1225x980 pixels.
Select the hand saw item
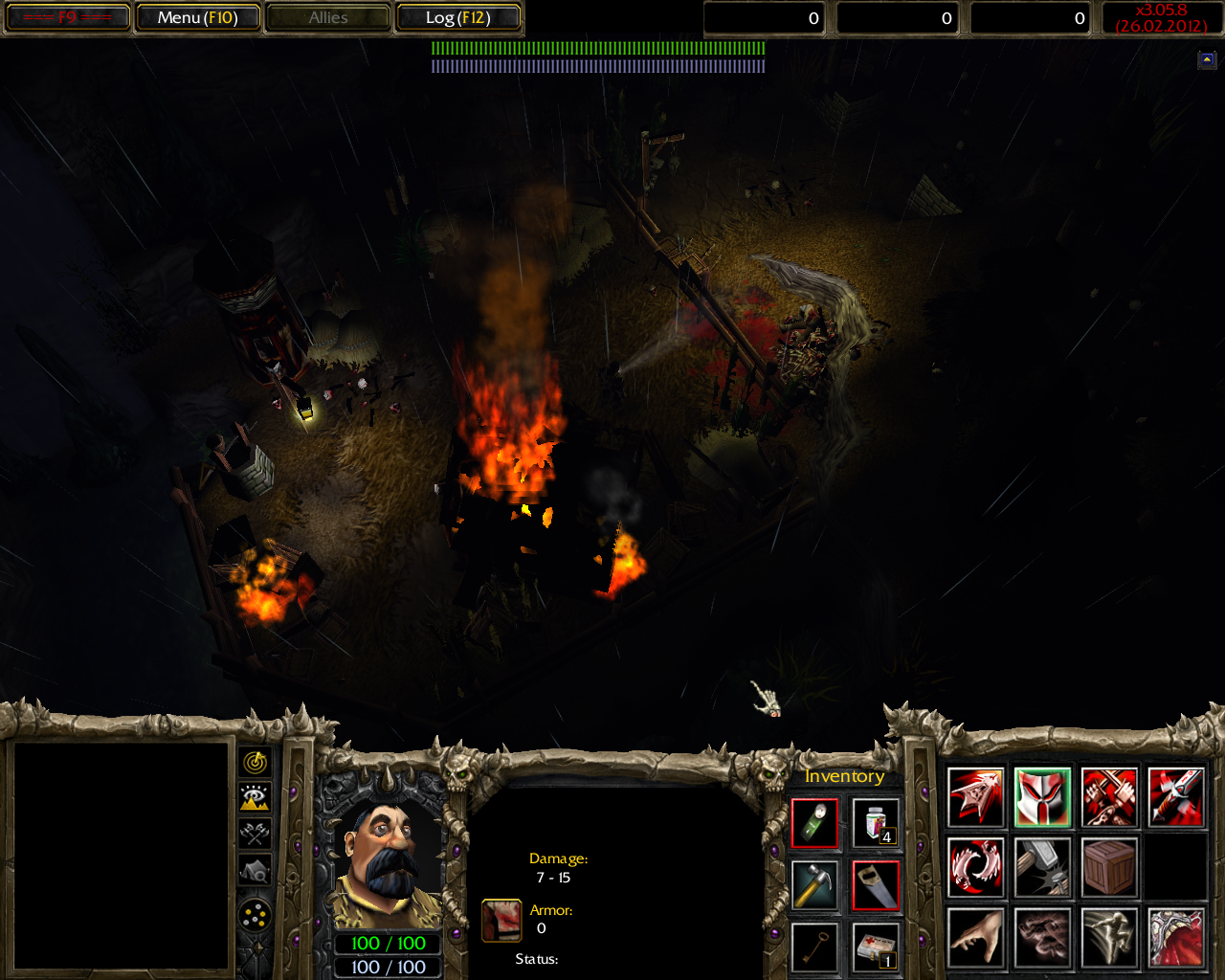click(x=876, y=885)
